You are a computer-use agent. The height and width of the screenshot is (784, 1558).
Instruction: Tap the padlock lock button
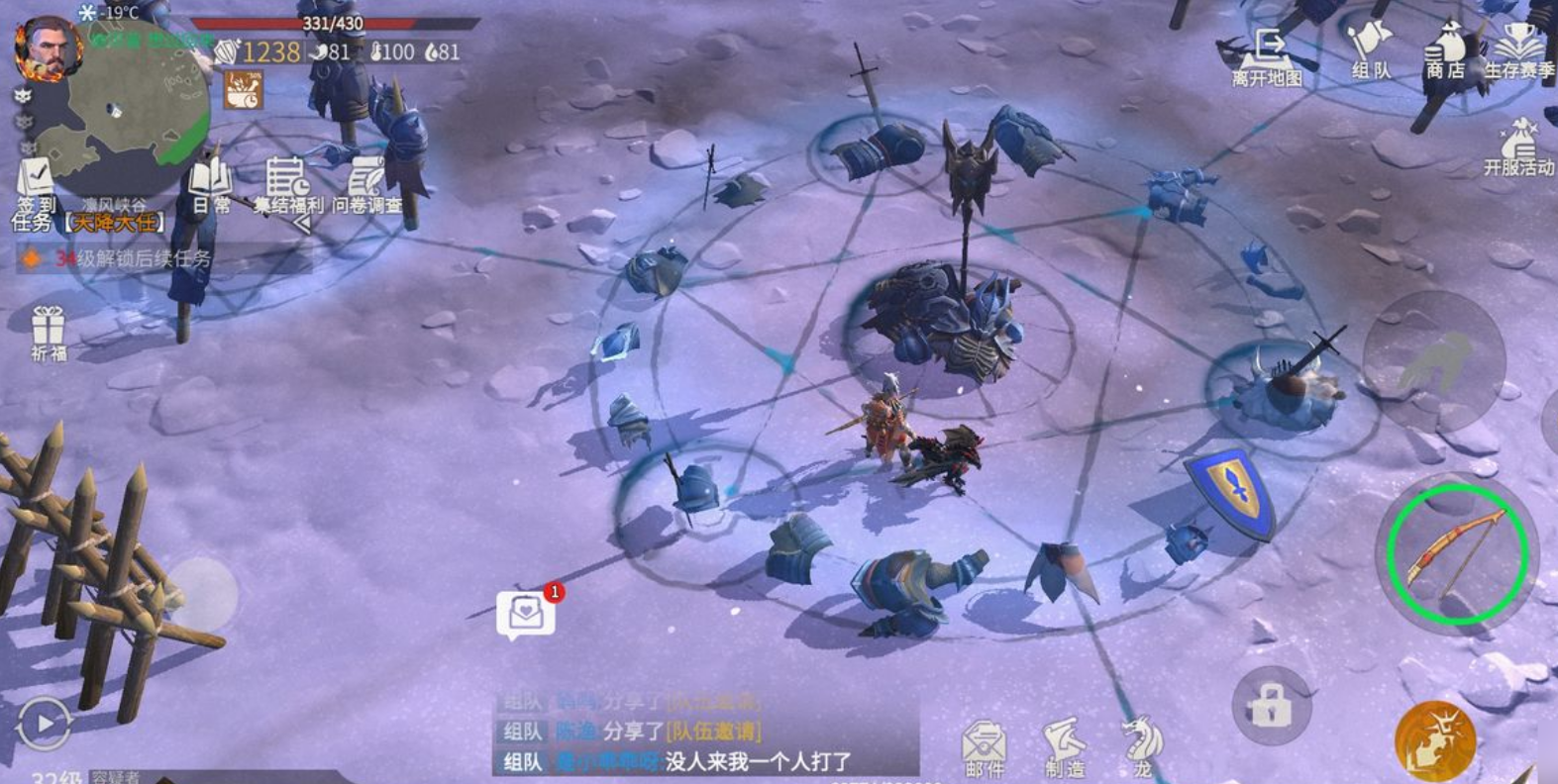[x=1271, y=707]
